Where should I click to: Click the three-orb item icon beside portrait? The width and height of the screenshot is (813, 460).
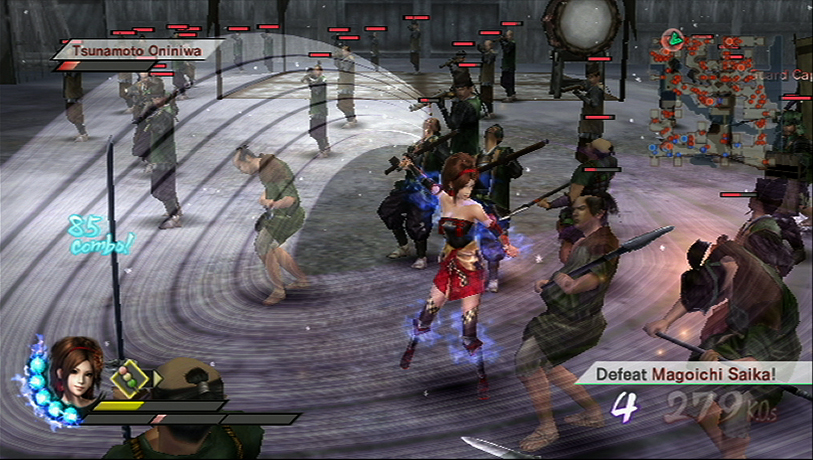click(129, 378)
